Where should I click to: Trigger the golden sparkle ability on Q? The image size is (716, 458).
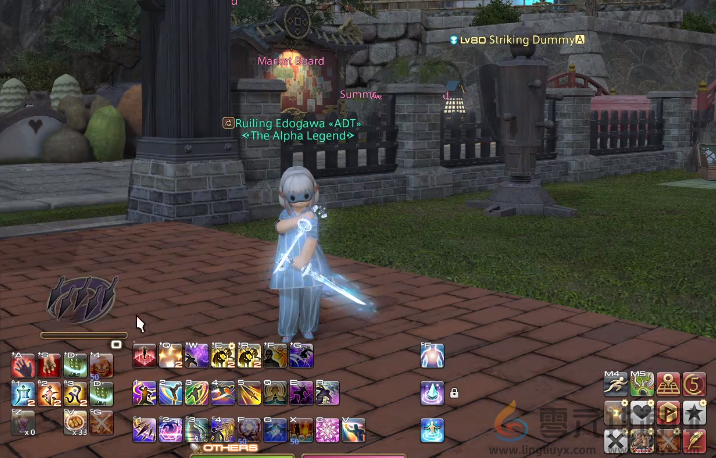[171, 356]
